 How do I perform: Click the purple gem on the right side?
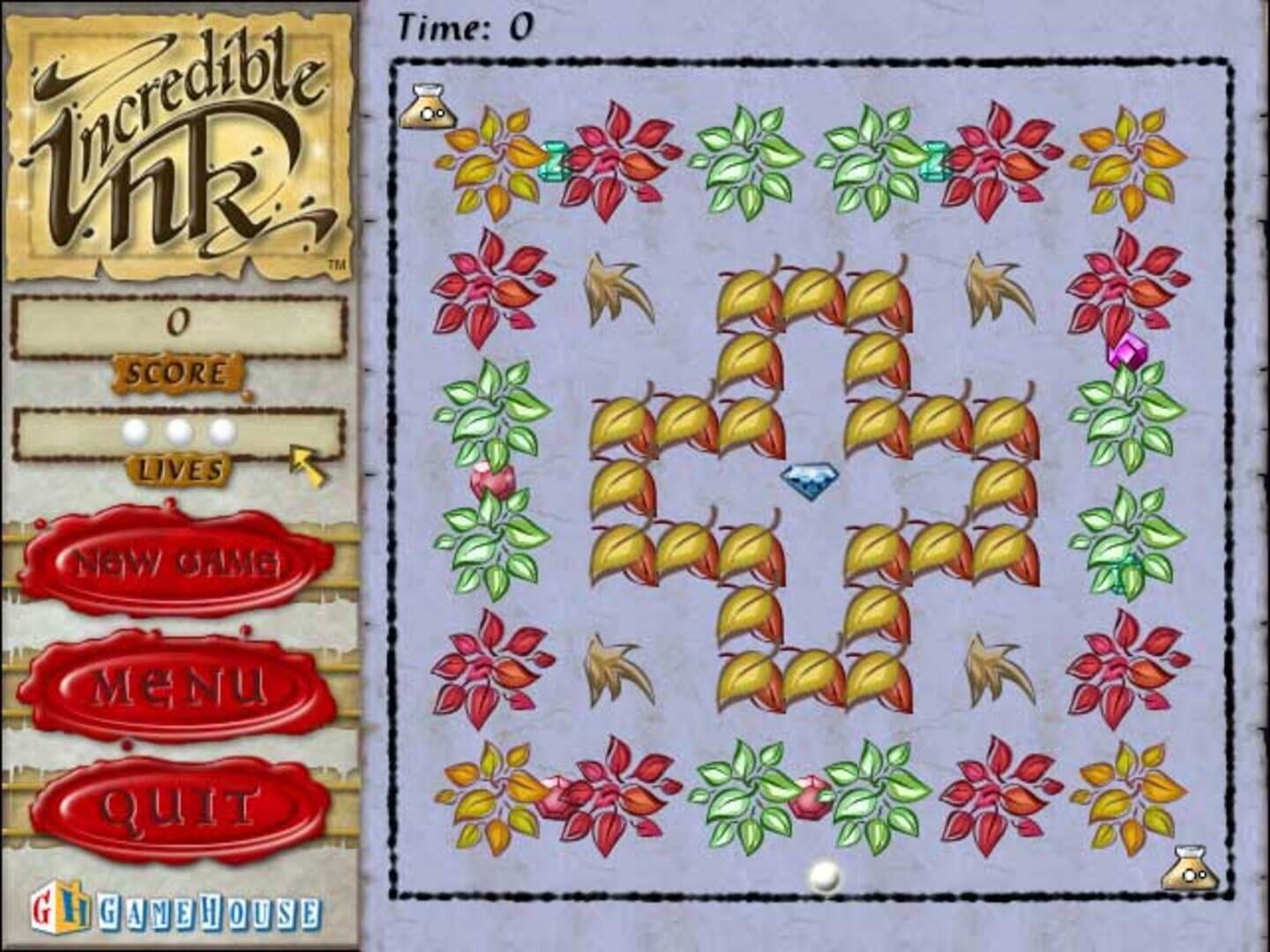point(1129,351)
